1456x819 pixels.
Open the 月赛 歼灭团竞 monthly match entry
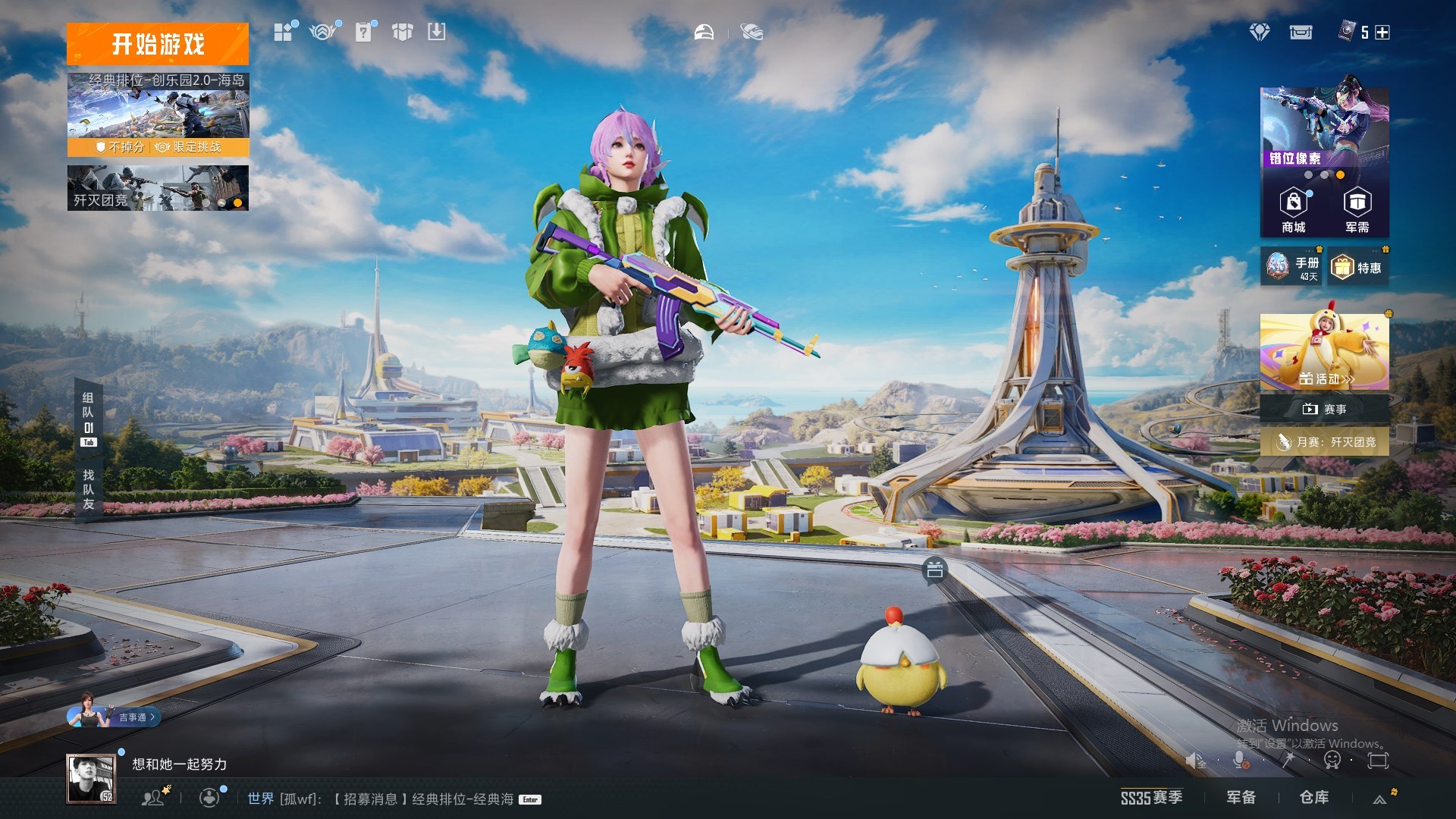click(1324, 441)
